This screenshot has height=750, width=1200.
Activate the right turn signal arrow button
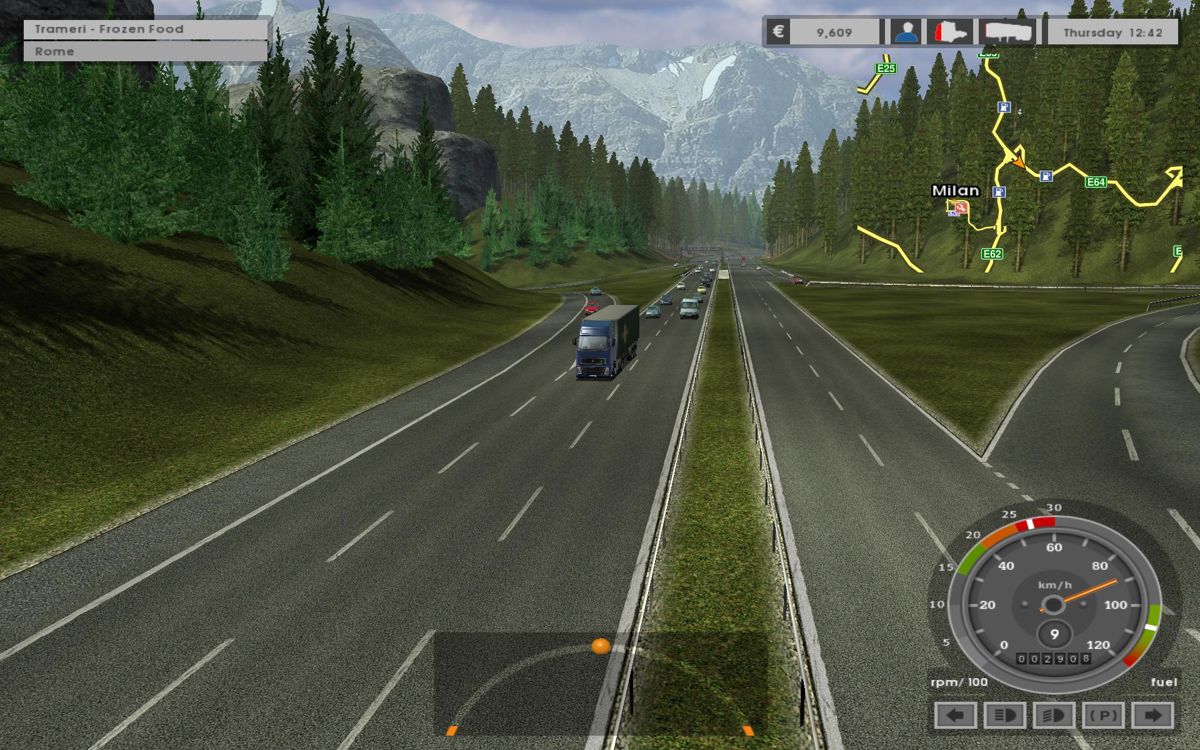coord(1153,716)
